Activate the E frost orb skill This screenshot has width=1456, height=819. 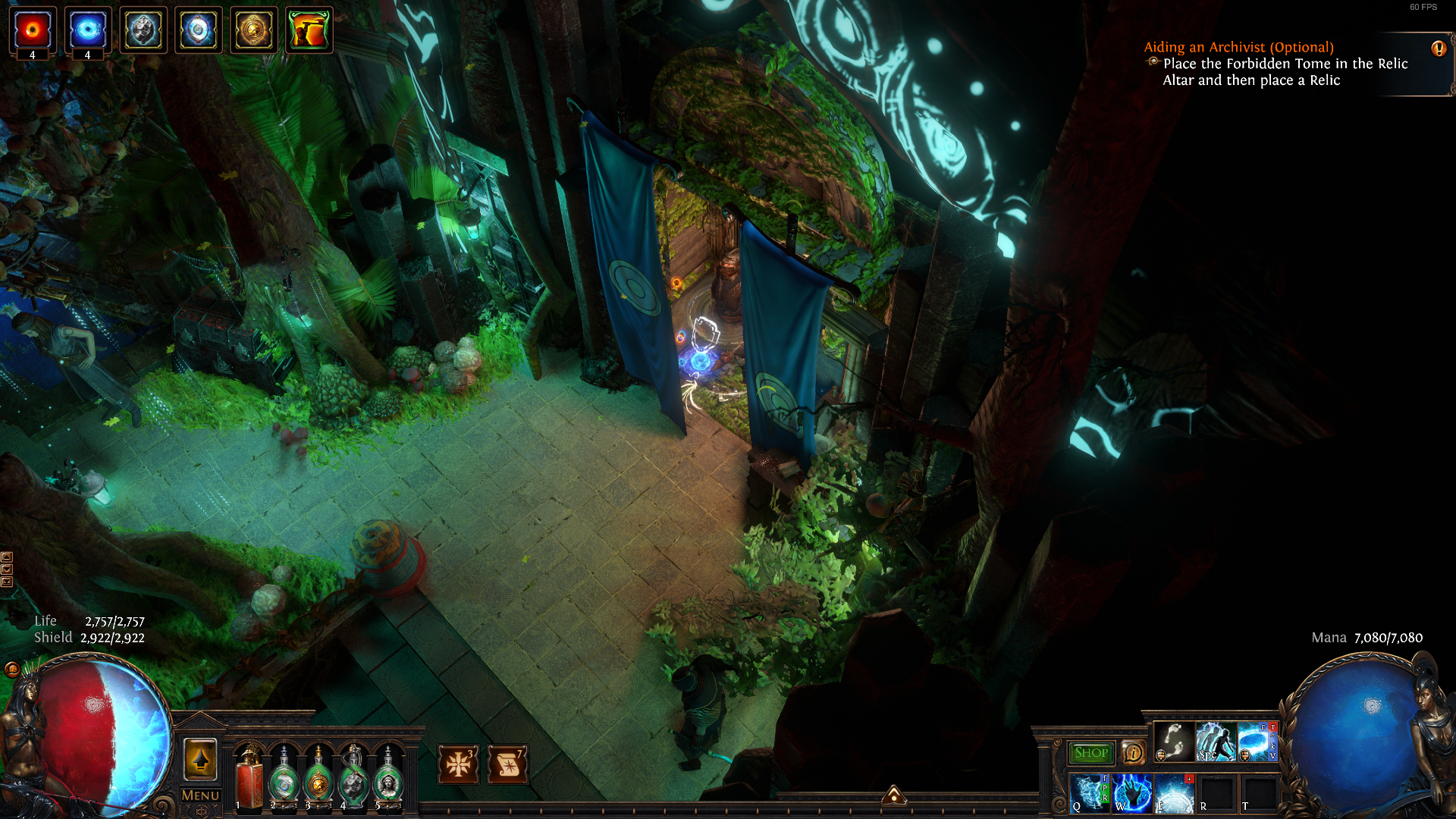(1174, 793)
